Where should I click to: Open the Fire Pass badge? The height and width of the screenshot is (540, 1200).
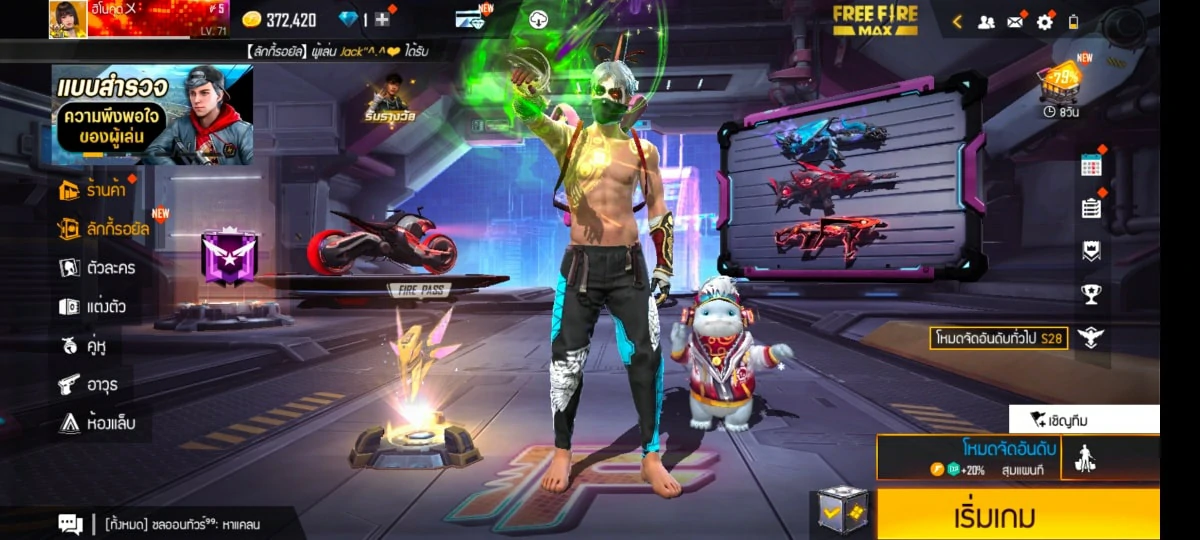pos(230,256)
